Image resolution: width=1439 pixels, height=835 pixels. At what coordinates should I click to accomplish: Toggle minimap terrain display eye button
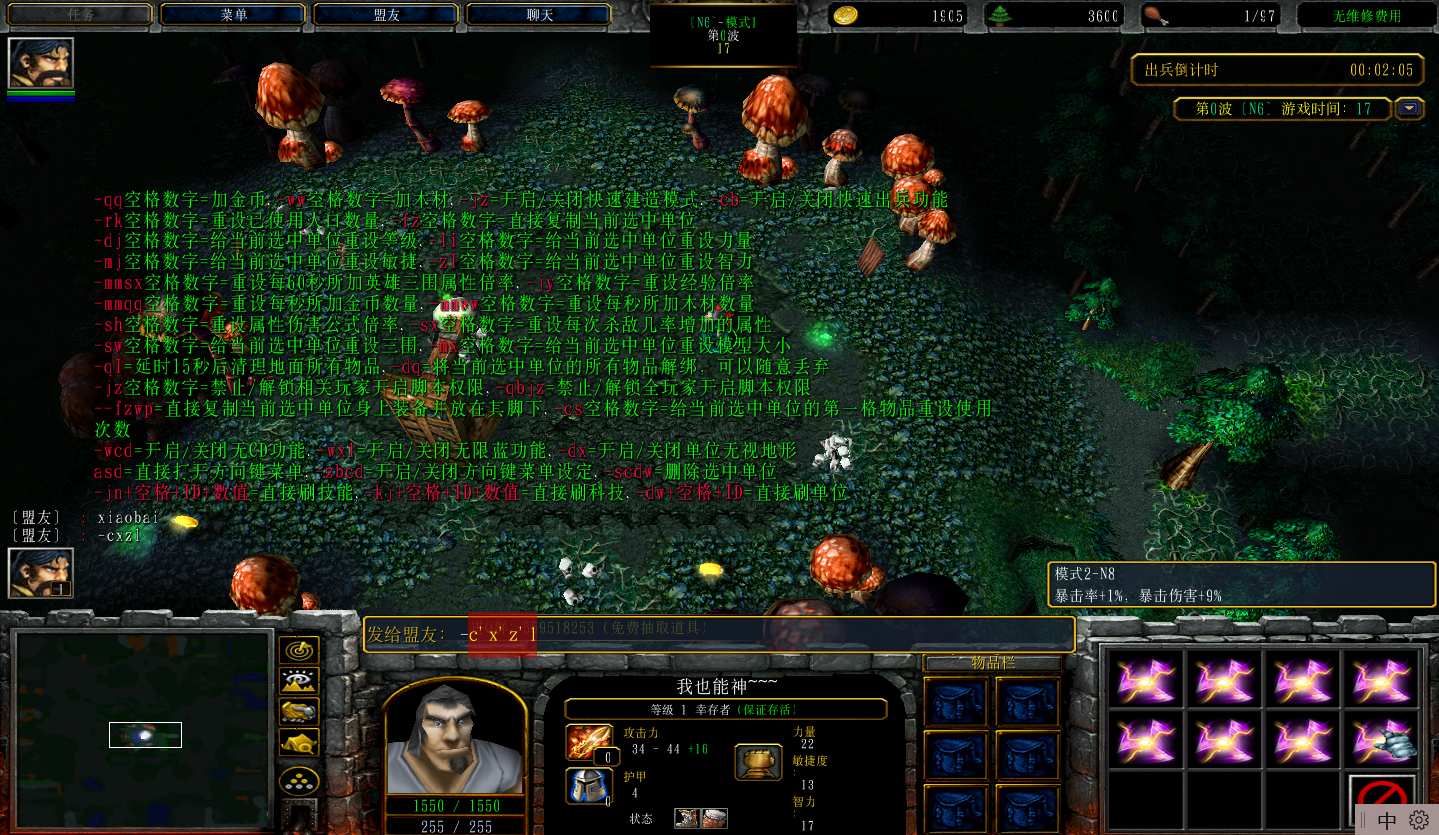299,681
